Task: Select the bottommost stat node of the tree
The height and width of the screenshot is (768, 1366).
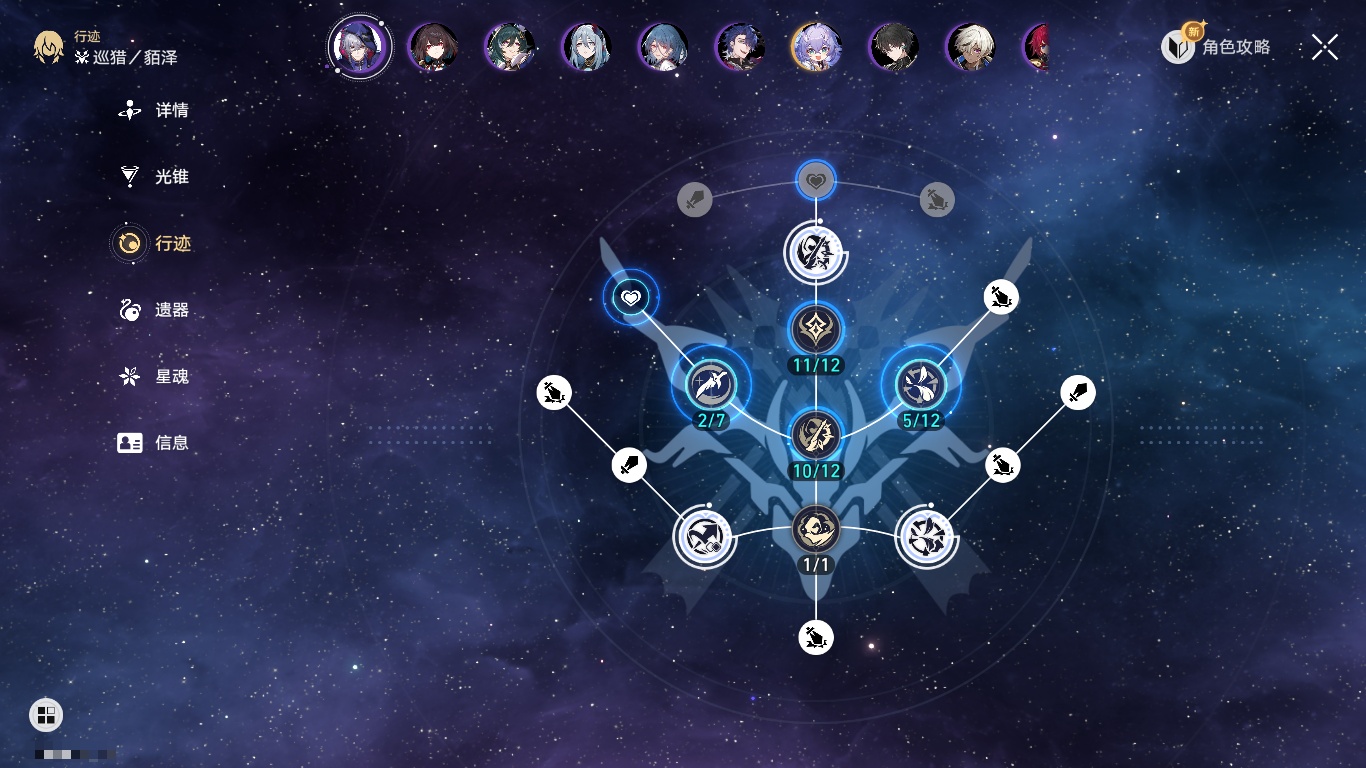Action: 816,637
